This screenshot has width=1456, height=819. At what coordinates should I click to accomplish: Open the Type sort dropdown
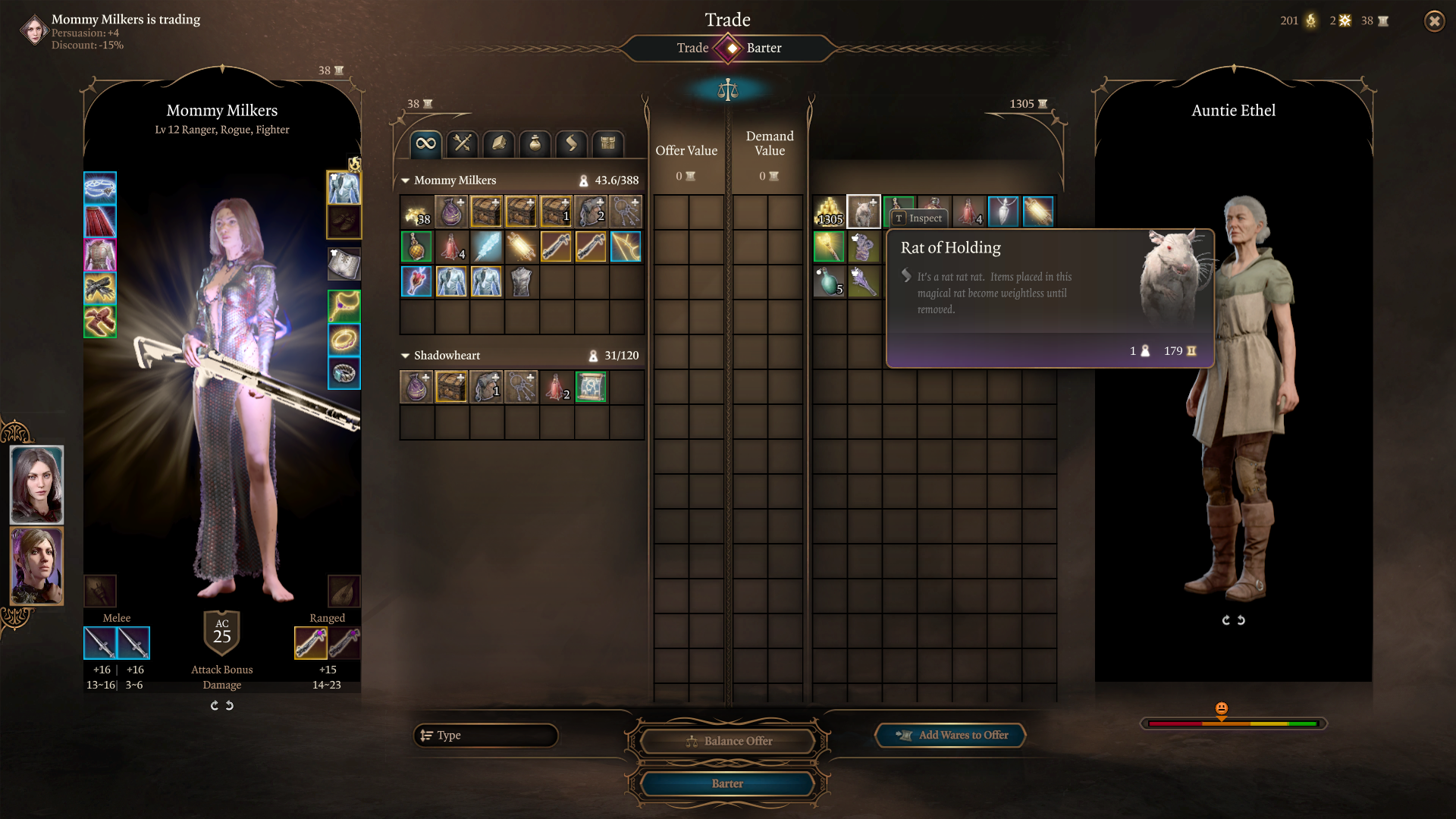pos(485,735)
